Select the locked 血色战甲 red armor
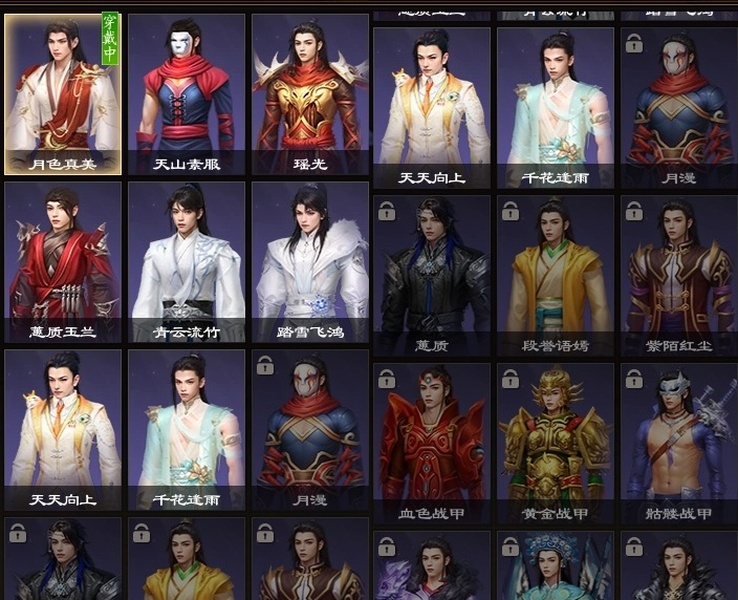The height and width of the screenshot is (600, 738). 432,443
